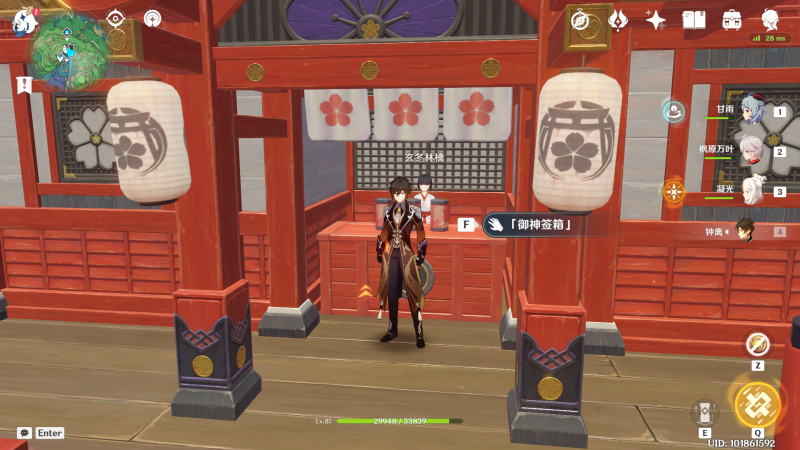Select active character 钟离 in party list
The height and width of the screenshot is (450, 800).
[x=745, y=231]
